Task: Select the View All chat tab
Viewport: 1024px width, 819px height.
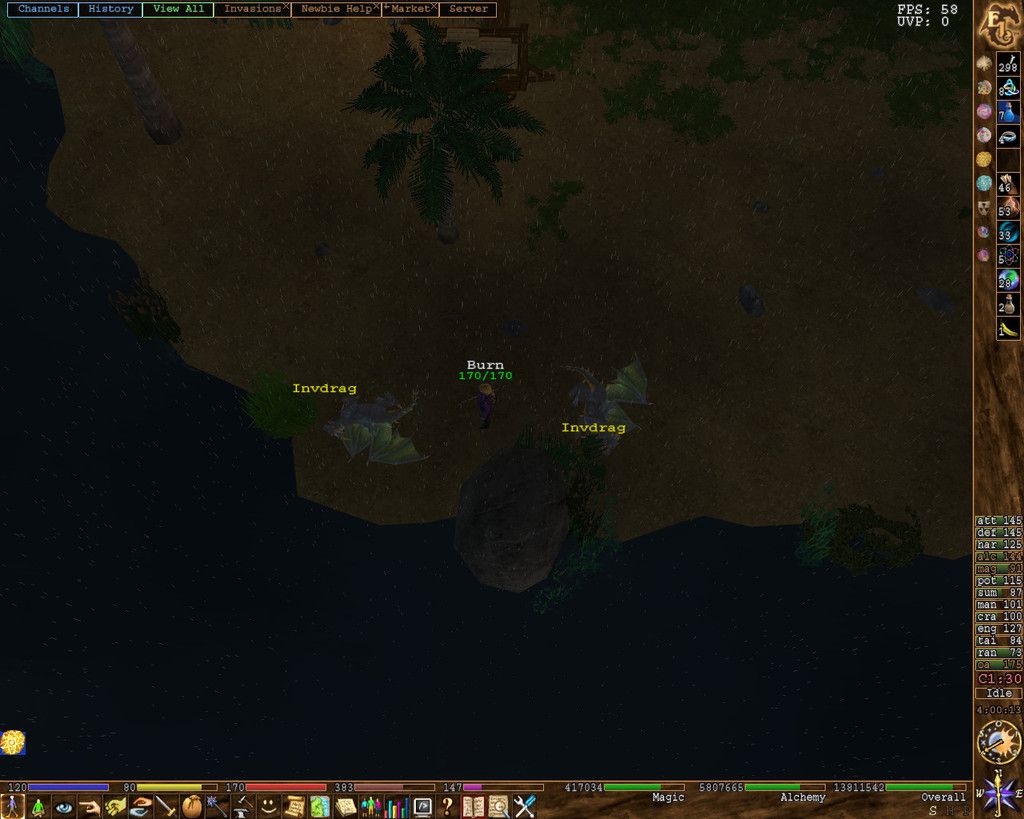Action: tap(178, 9)
